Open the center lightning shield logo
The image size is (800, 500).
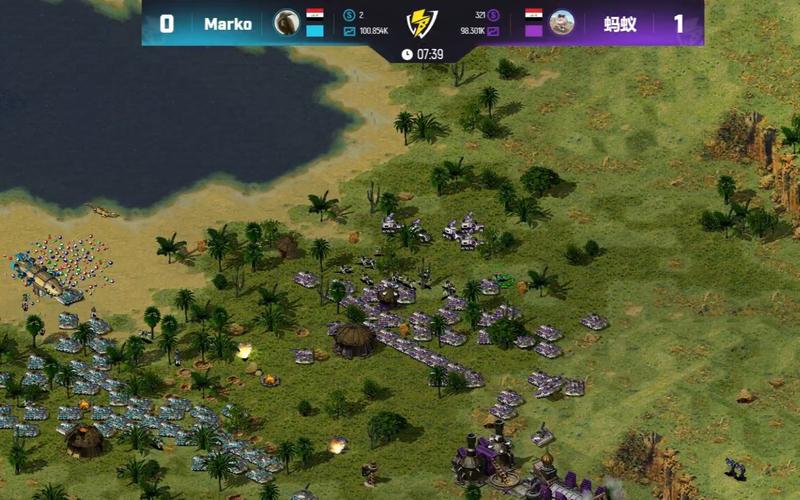point(422,23)
